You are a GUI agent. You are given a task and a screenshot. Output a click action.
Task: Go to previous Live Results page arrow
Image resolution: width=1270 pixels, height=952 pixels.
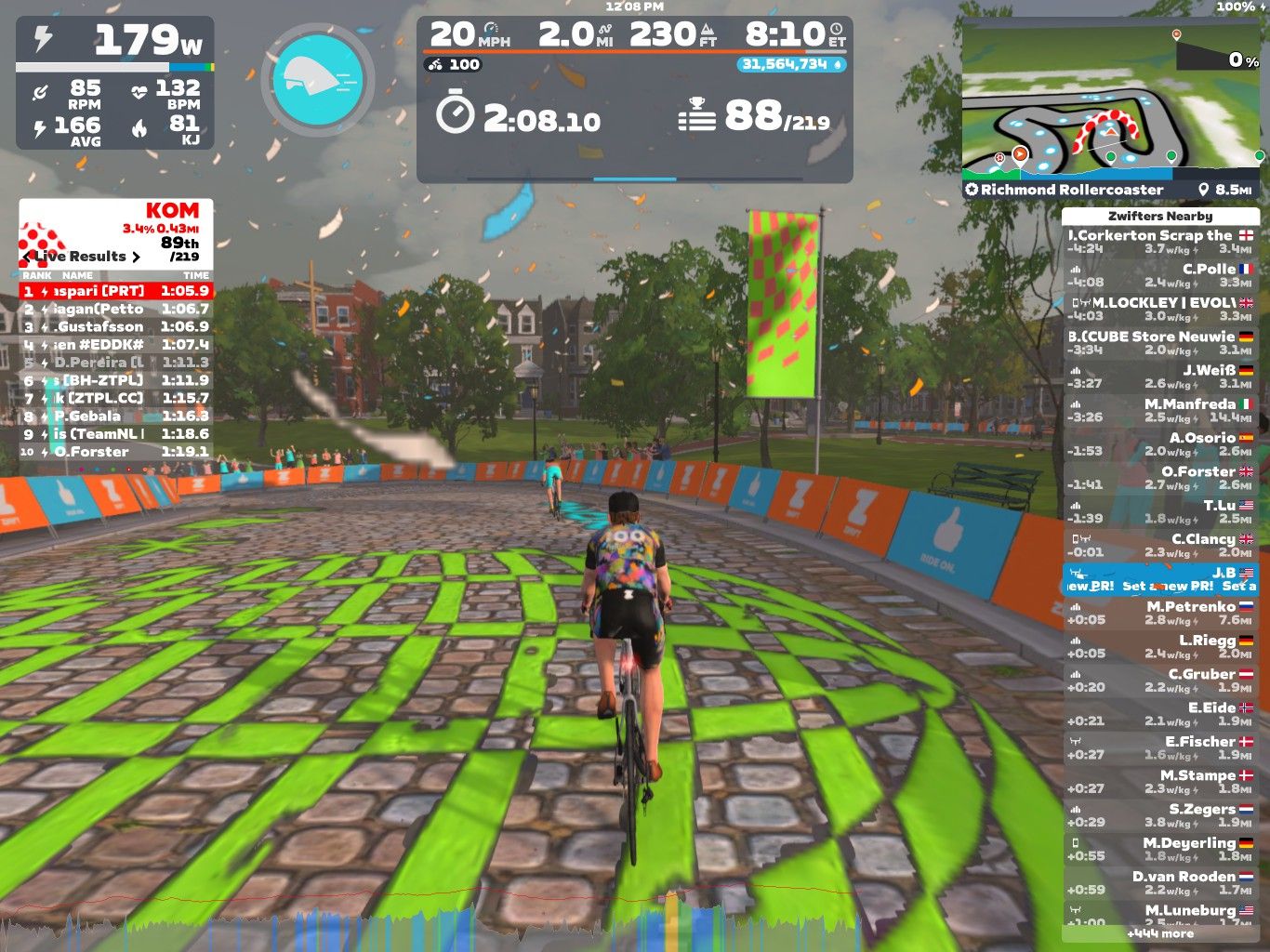coord(29,257)
